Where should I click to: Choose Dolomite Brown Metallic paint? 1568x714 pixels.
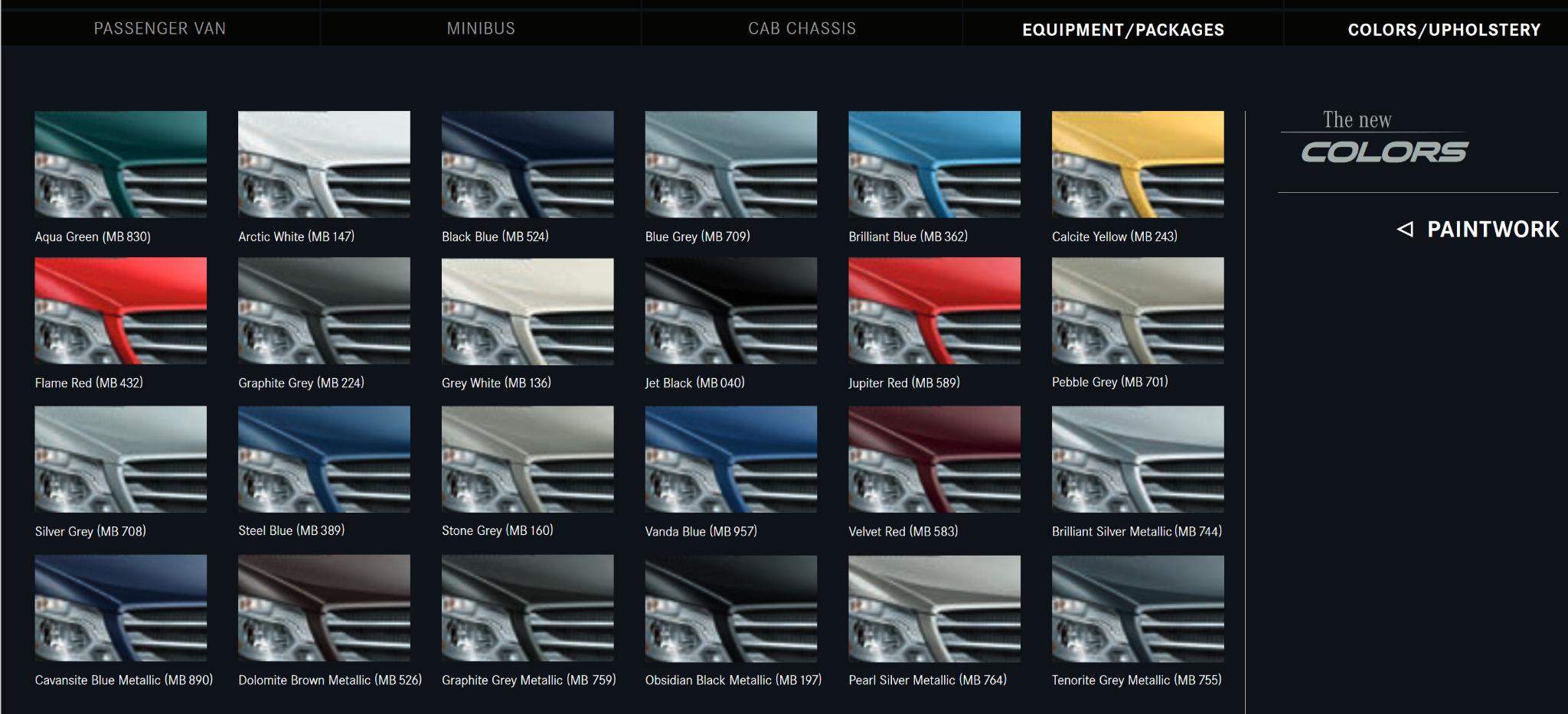tap(324, 607)
